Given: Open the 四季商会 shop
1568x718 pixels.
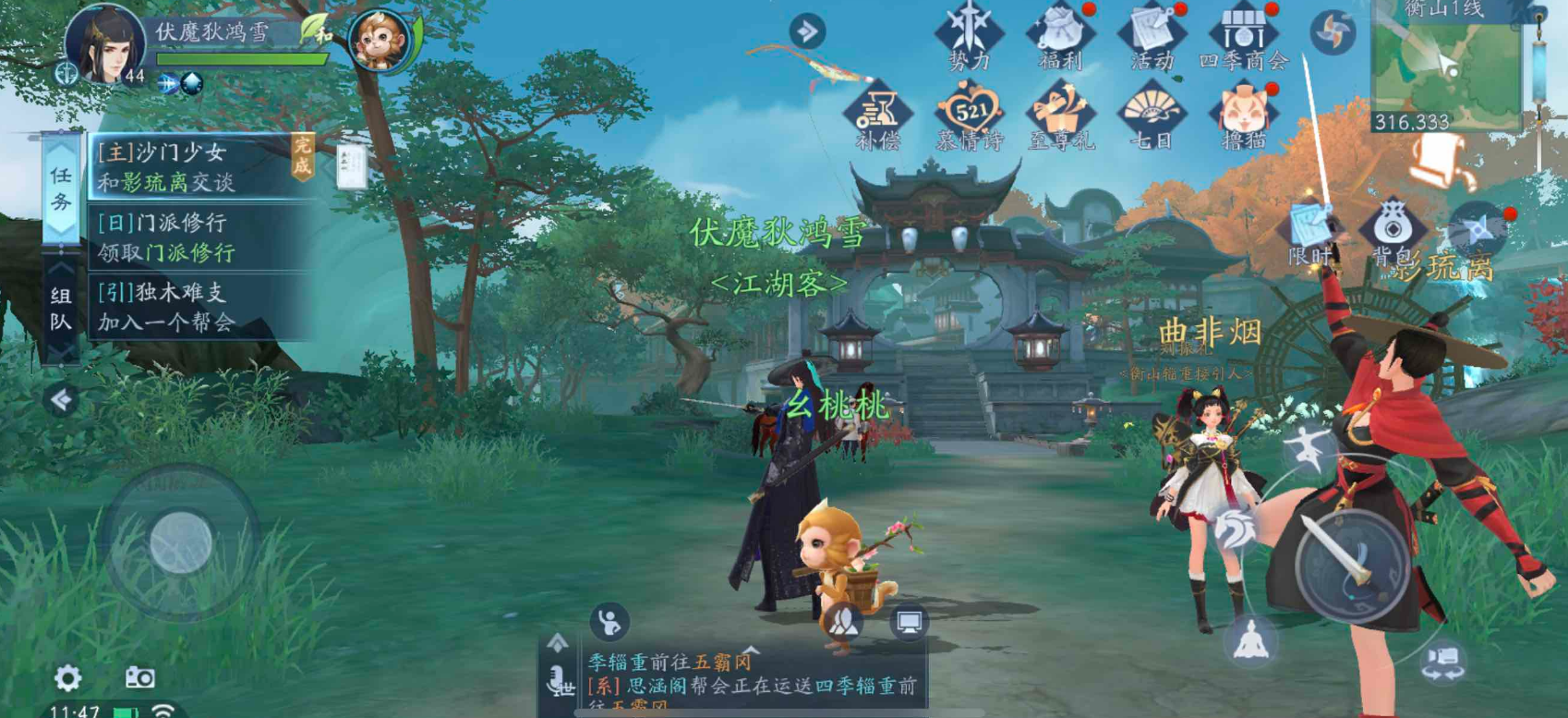Looking at the screenshot, I should (1243, 37).
